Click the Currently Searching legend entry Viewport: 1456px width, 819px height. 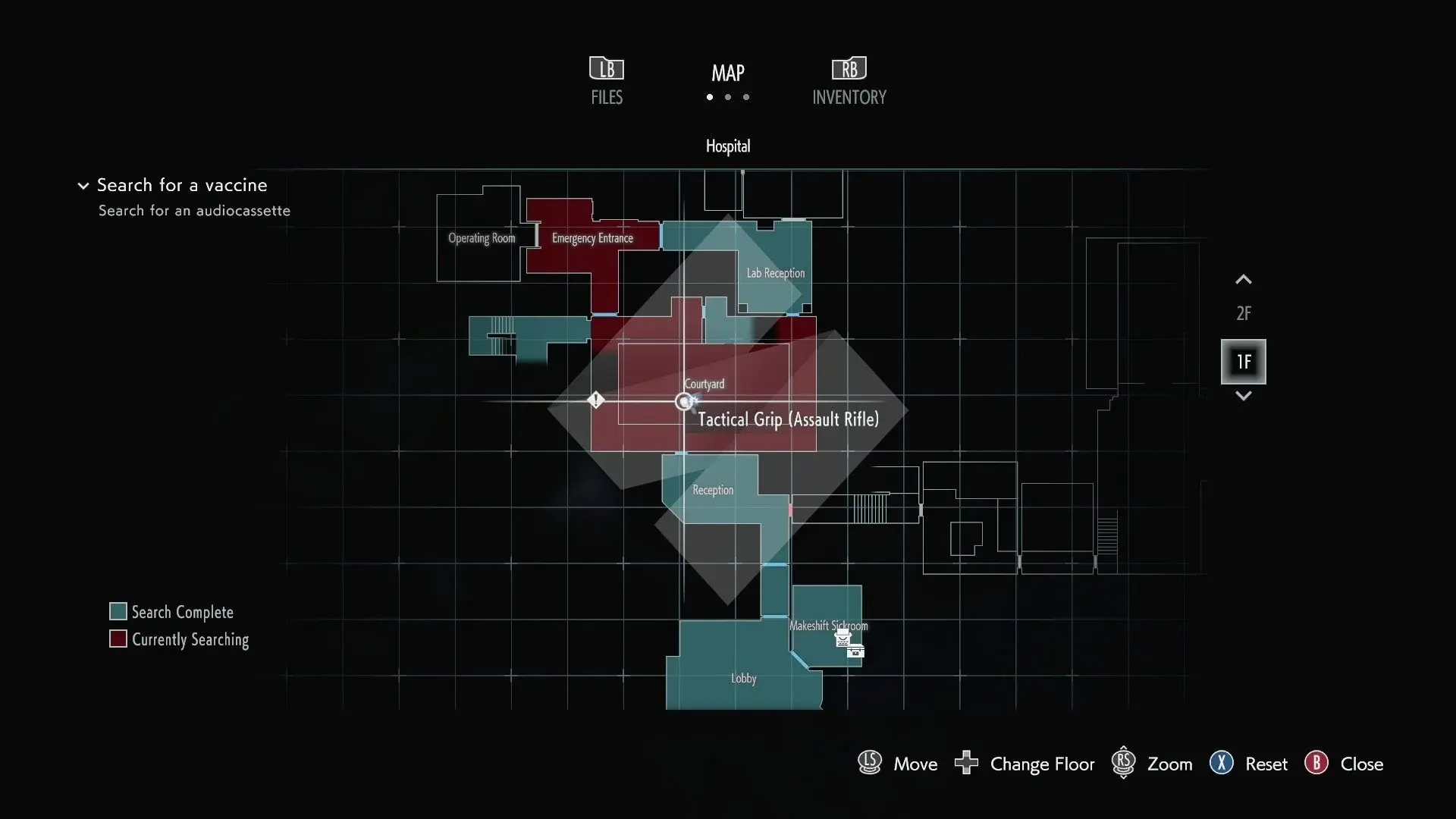179,639
